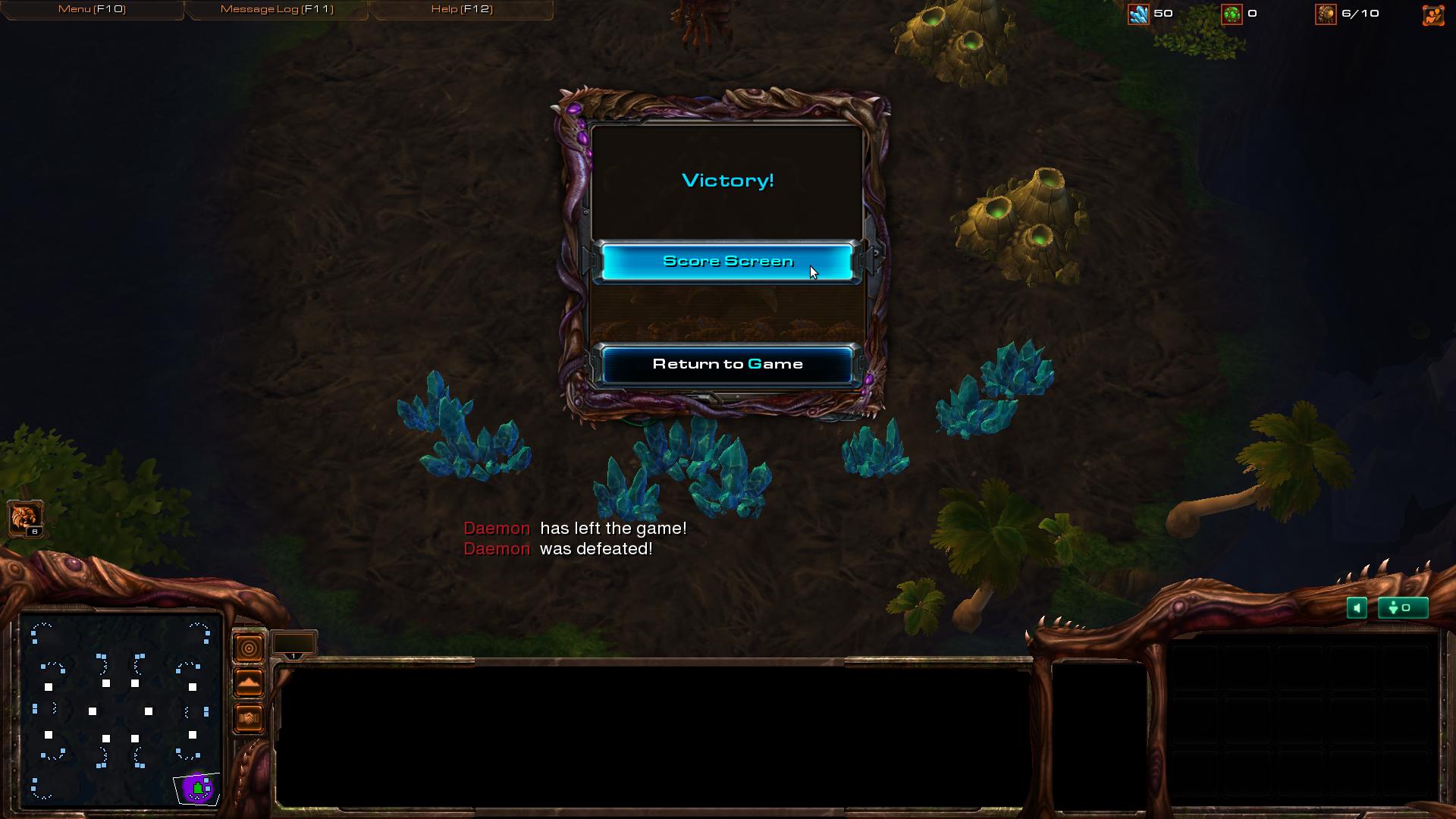Open the Score Screen

coord(727,262)
